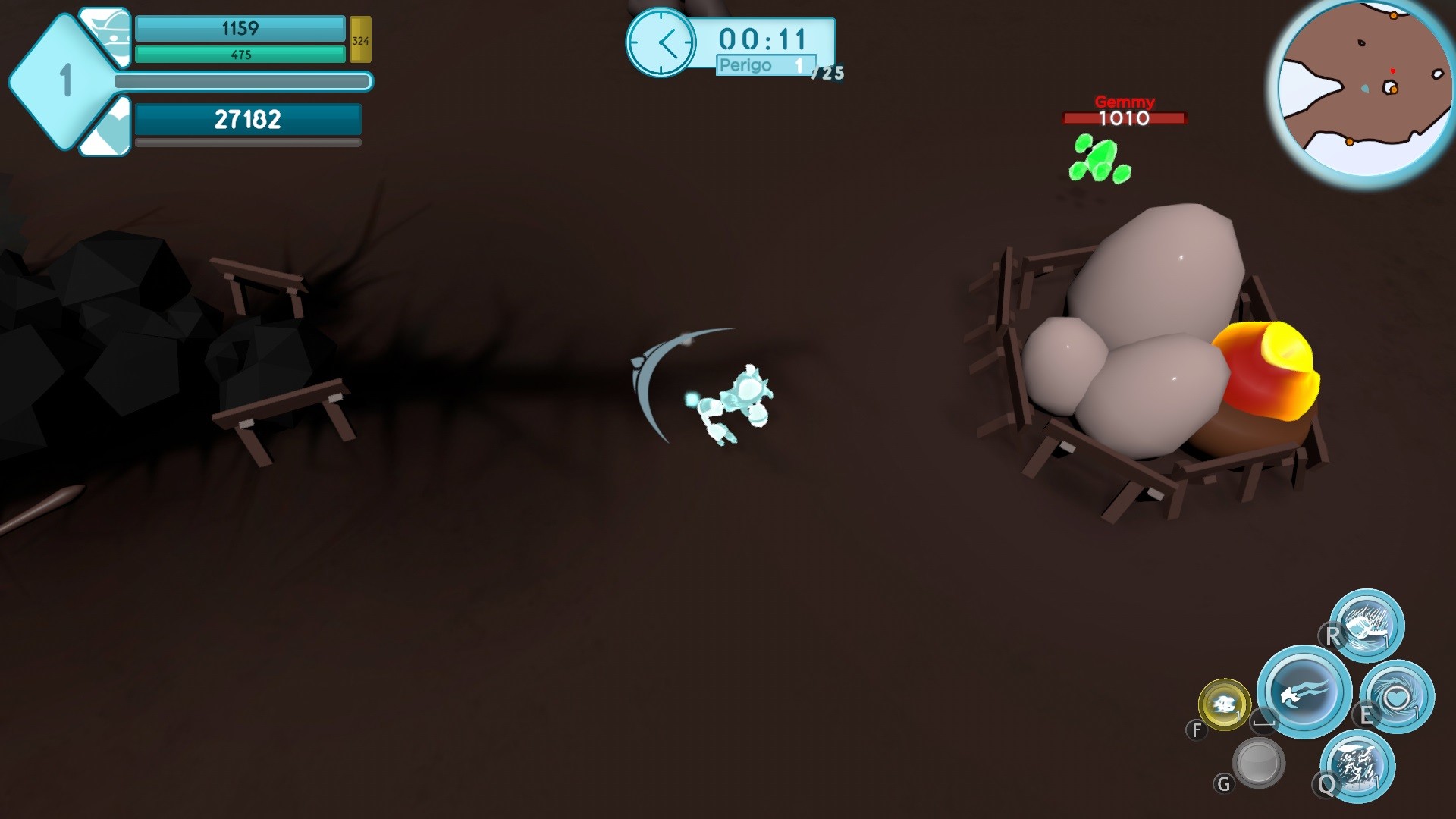1456x819 pixels.
Task: Select Gemmy's name label above its health bar
Action: click(x=1123, y=102)
